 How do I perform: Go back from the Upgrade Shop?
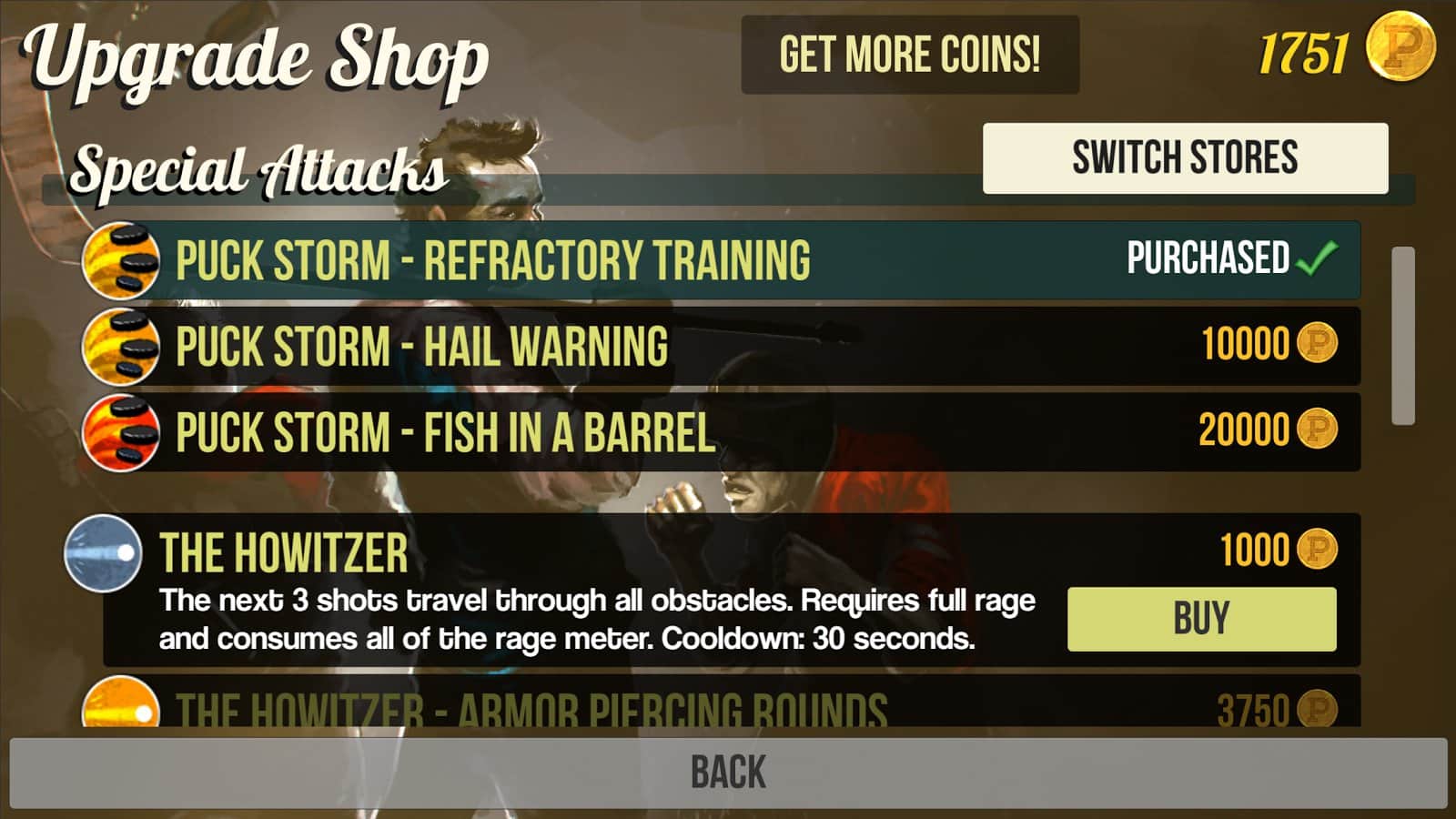click(728, 773)
